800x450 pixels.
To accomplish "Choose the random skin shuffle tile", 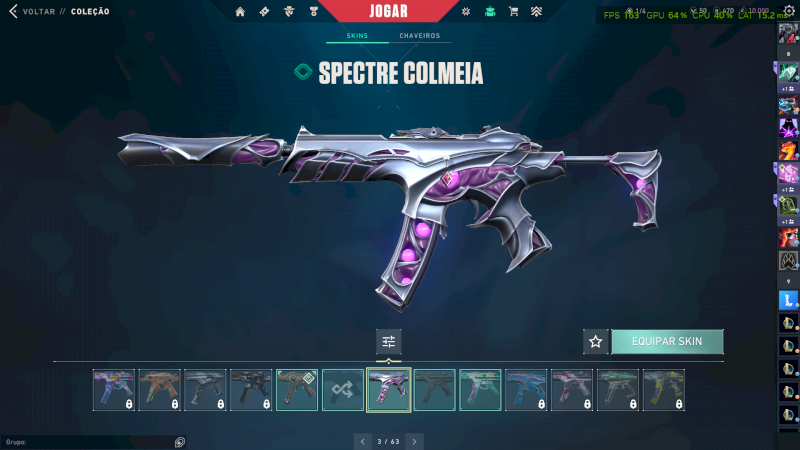I will click(x=343, y=390).
